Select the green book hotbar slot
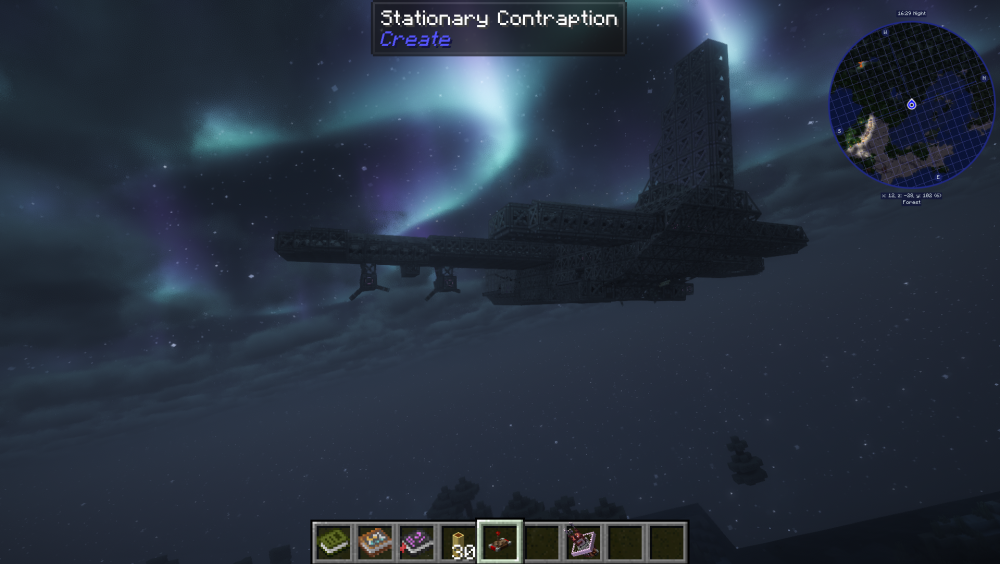1000x564 pixels. click(332, 542)
